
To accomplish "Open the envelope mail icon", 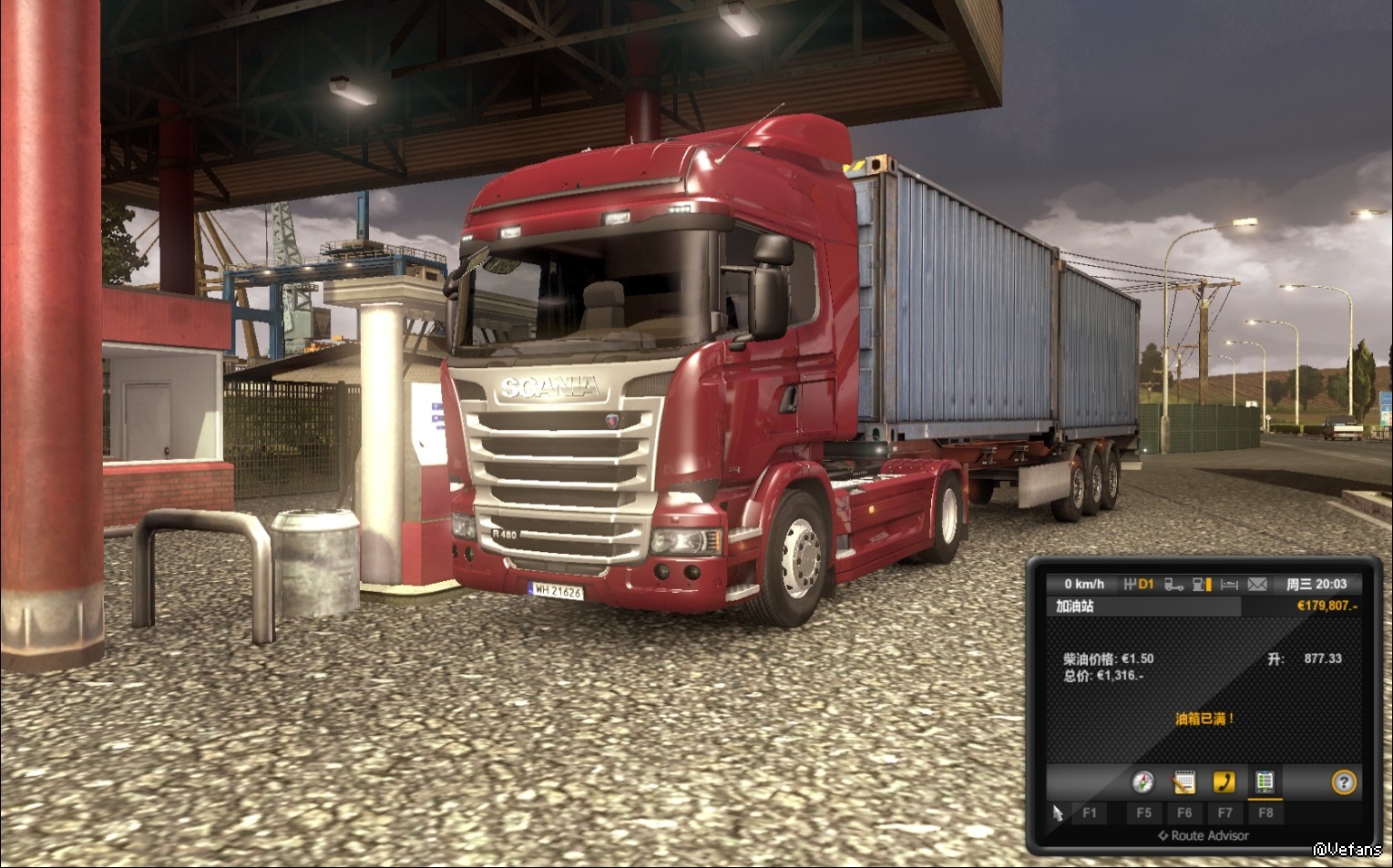I will coord(1257,584).
